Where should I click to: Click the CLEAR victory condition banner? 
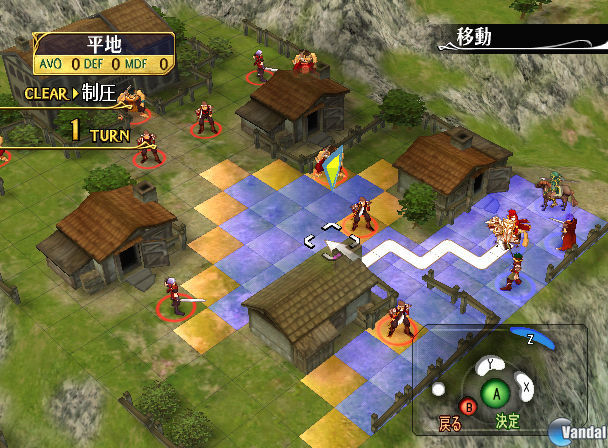[x=58, y=95]
